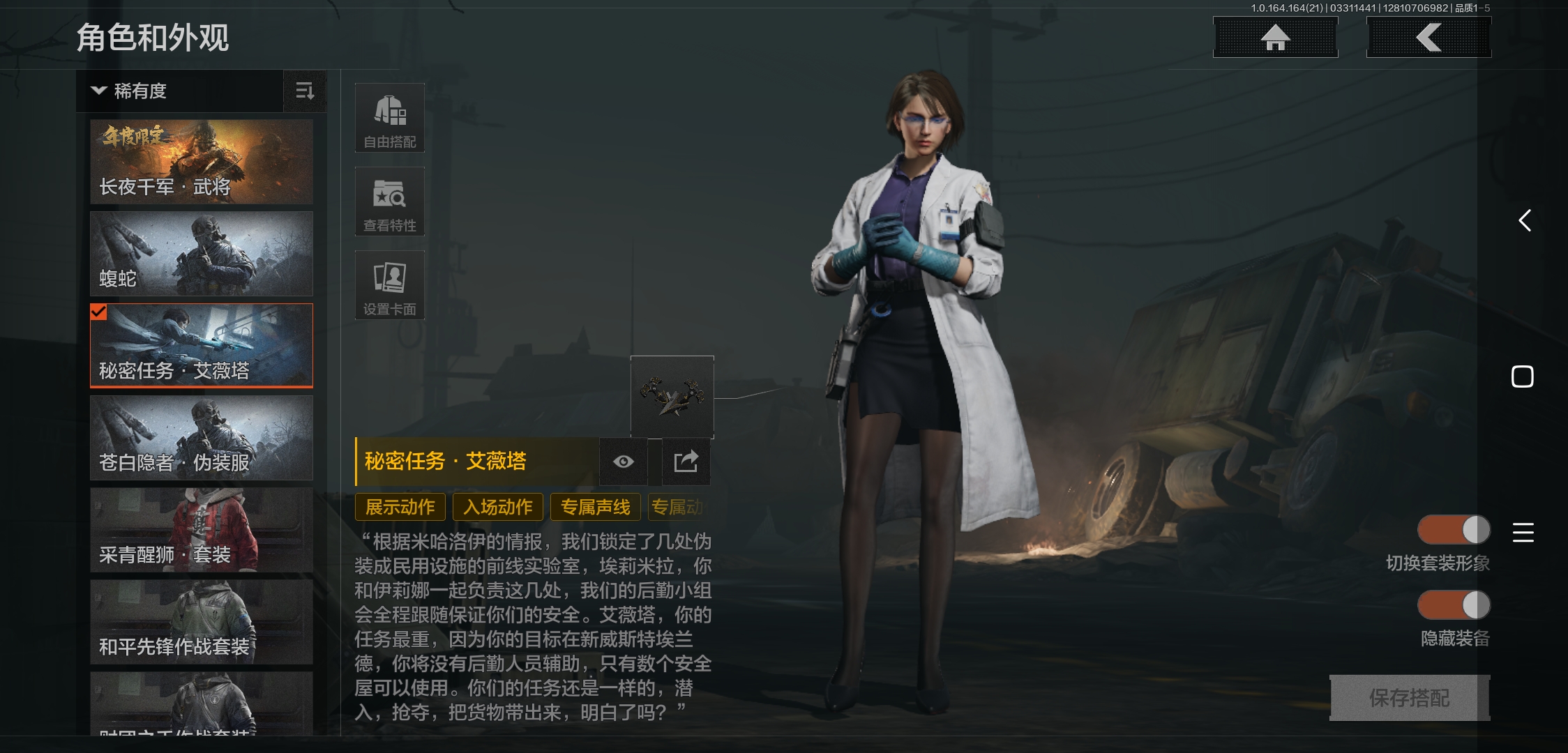1568x753 pixels.
Task: Switch to the 展示动作 tab
Action: (x=400, y=507)
